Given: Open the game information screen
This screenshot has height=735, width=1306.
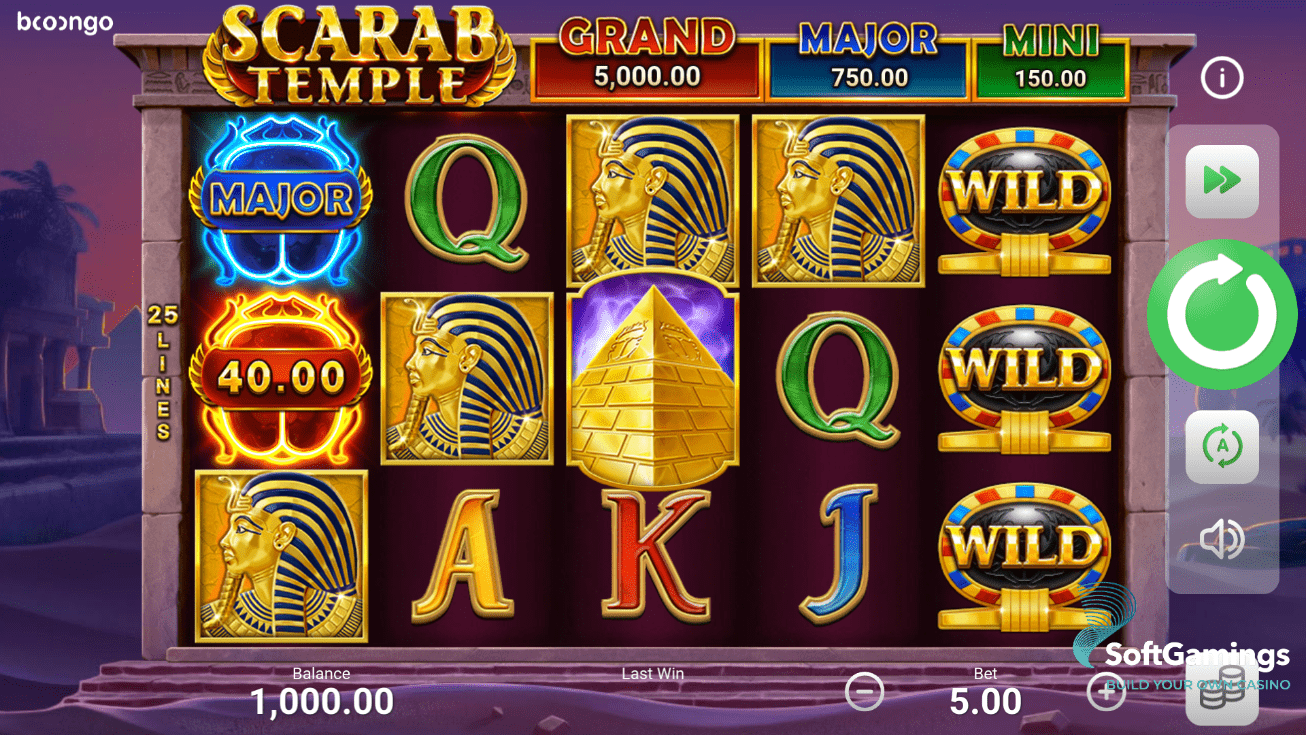Looking at the screenshot, I should coord(1221,77).
